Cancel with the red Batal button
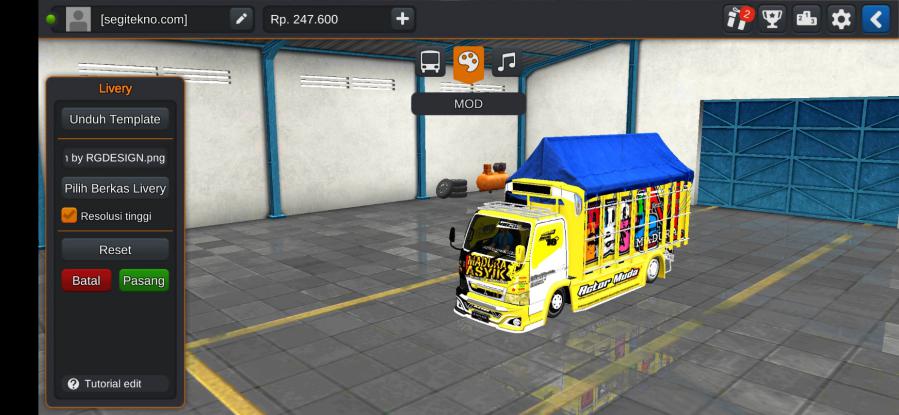The height and width of the screenshot is (415, 899). [x=86, y=281]
